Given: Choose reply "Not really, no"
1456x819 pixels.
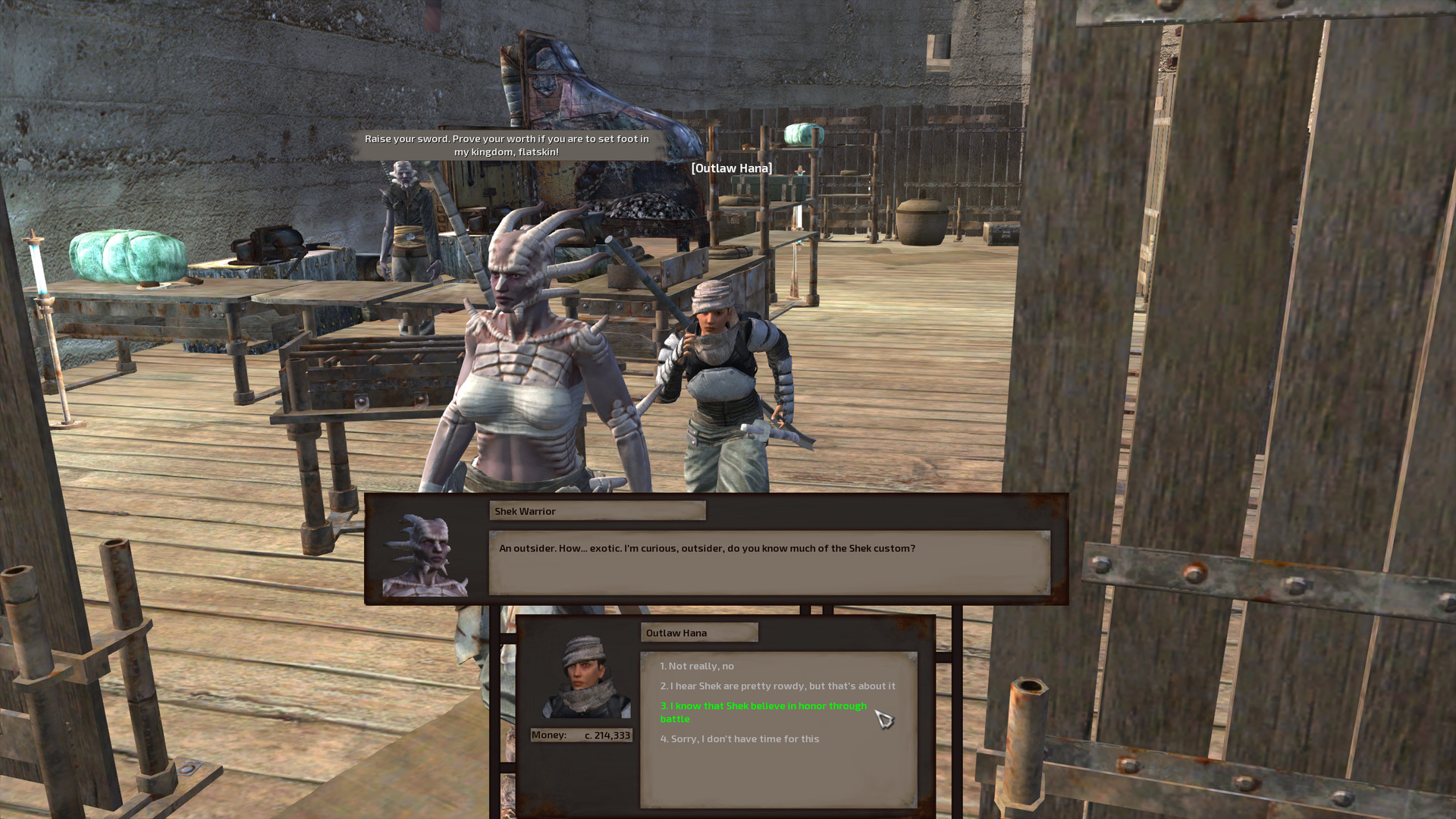Looking at the screenshot, I should tap(698, 666).
